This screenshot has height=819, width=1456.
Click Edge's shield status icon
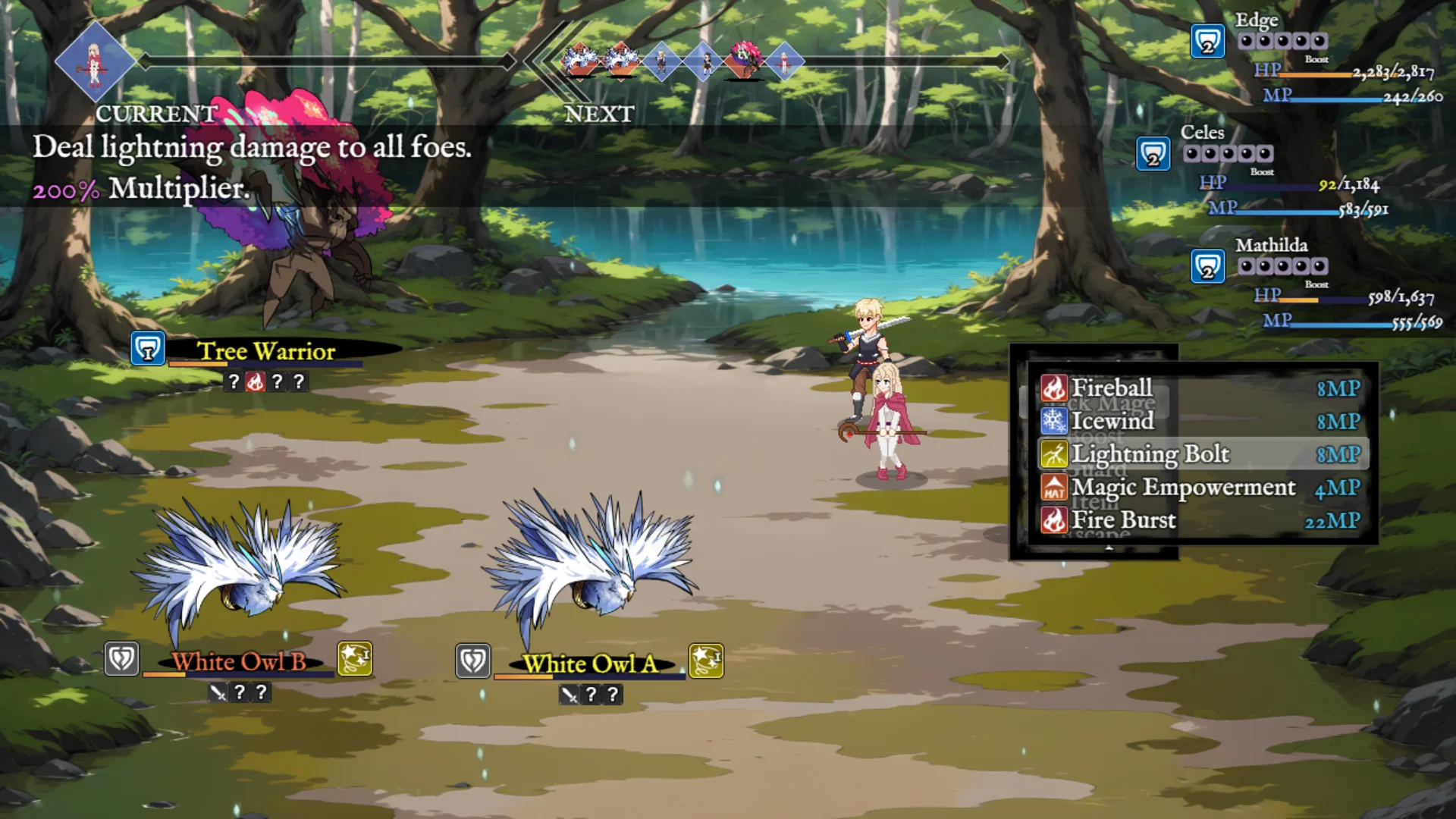(1207, 42)
